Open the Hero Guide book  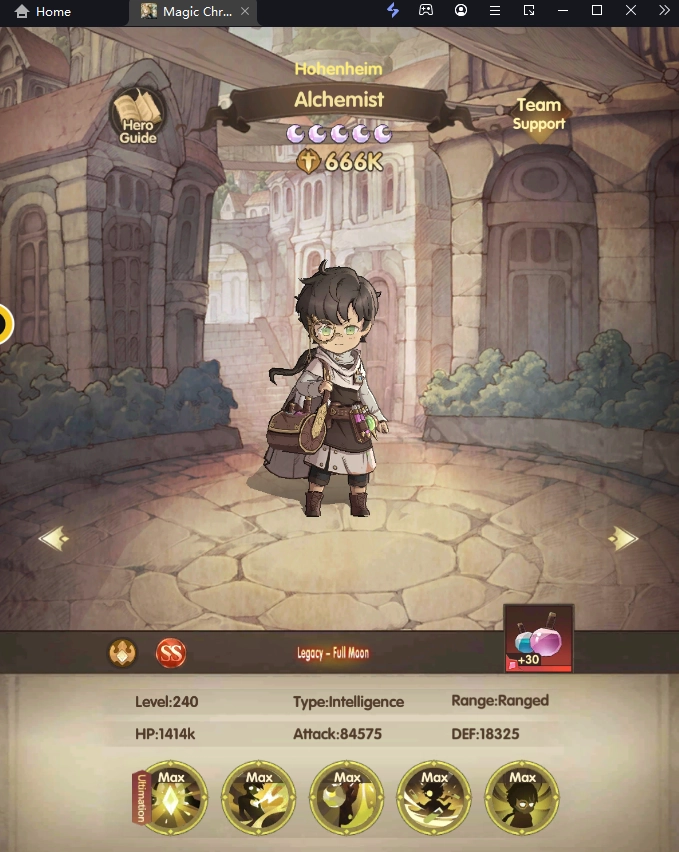coord(138,117)
